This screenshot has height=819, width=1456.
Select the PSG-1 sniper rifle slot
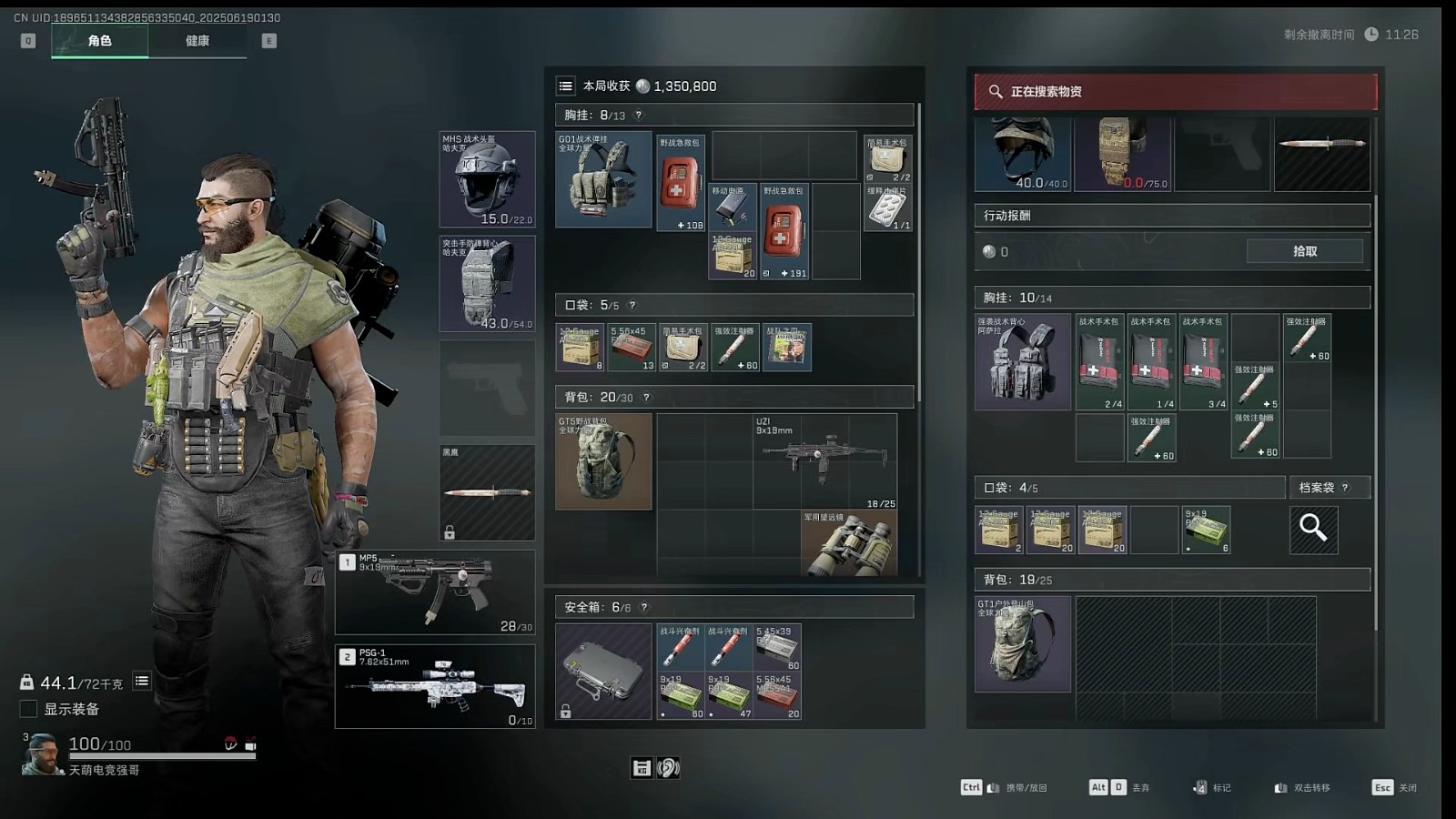pyautogui.click(x=435, y=687)
